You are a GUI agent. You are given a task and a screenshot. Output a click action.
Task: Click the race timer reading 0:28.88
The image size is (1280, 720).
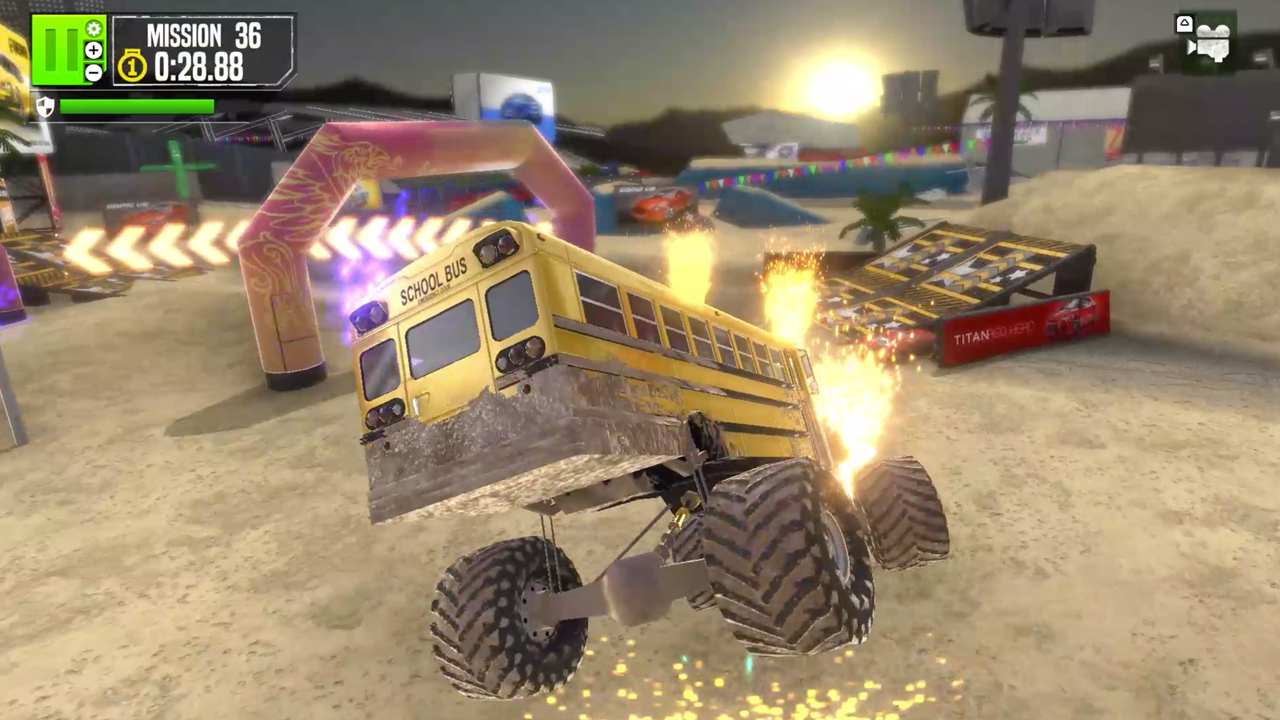(x=196, y=66)
